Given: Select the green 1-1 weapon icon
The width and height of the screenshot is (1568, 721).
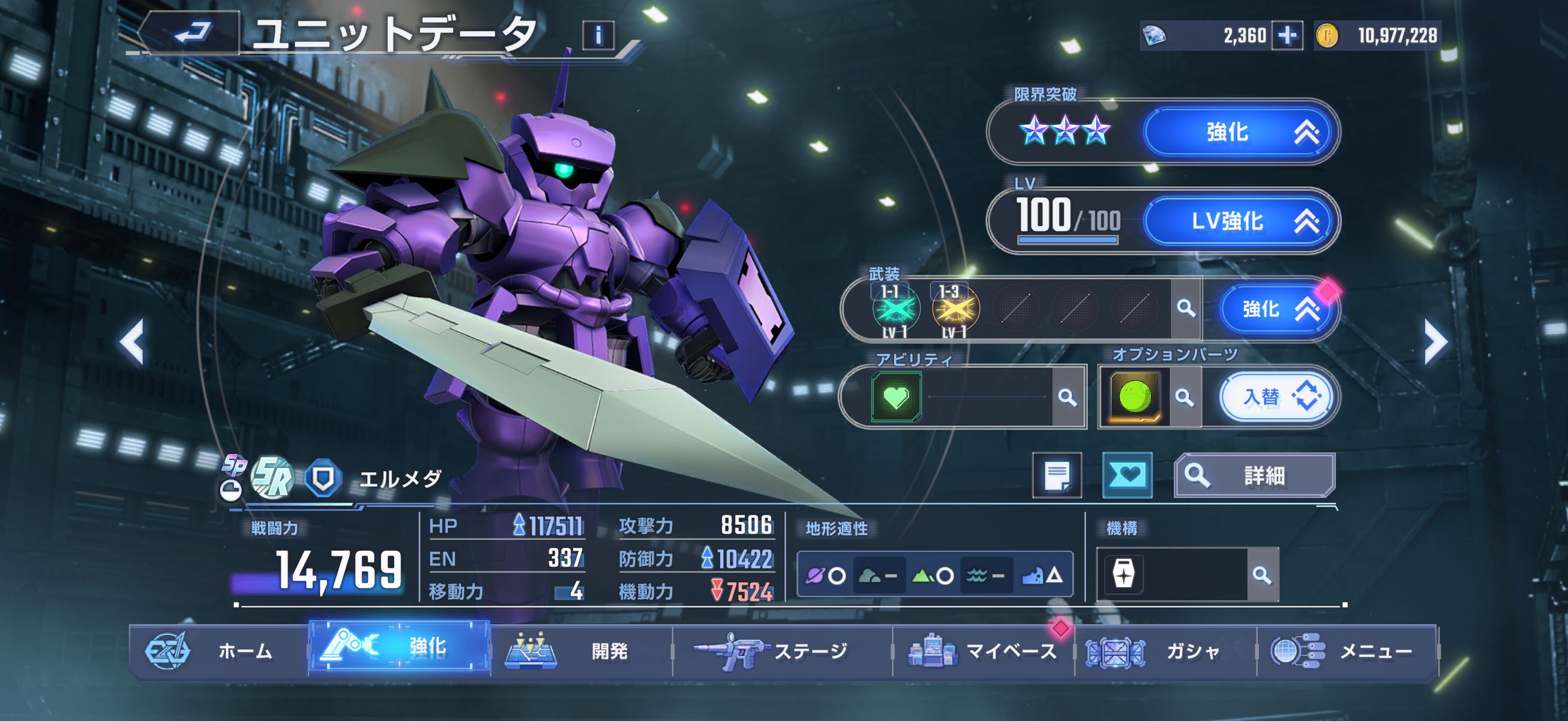Looking at the screenshot, I should [x=895, y=309].
